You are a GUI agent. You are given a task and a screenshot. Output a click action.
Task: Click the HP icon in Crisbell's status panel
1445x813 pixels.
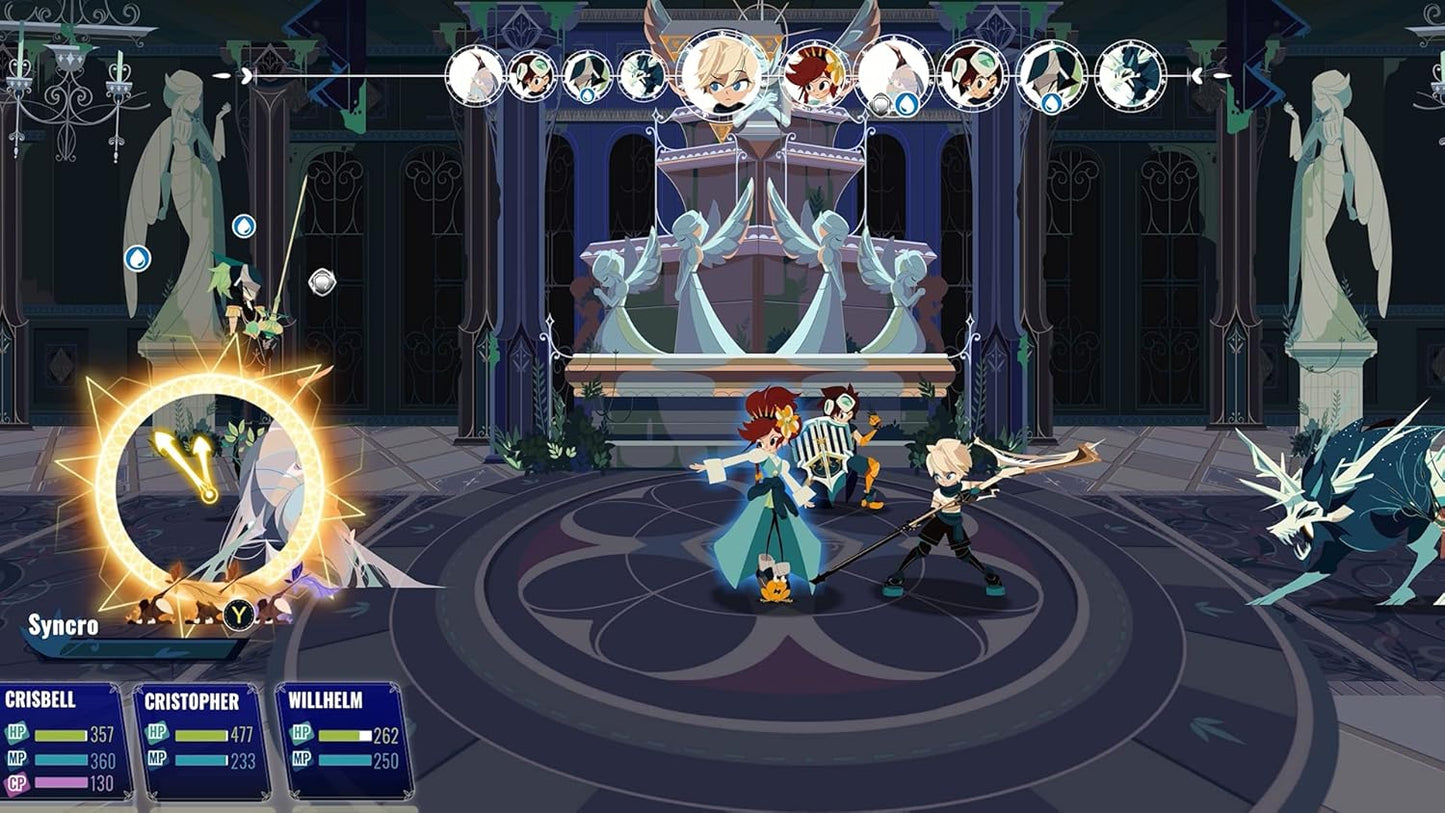click(x=19, y=731)
